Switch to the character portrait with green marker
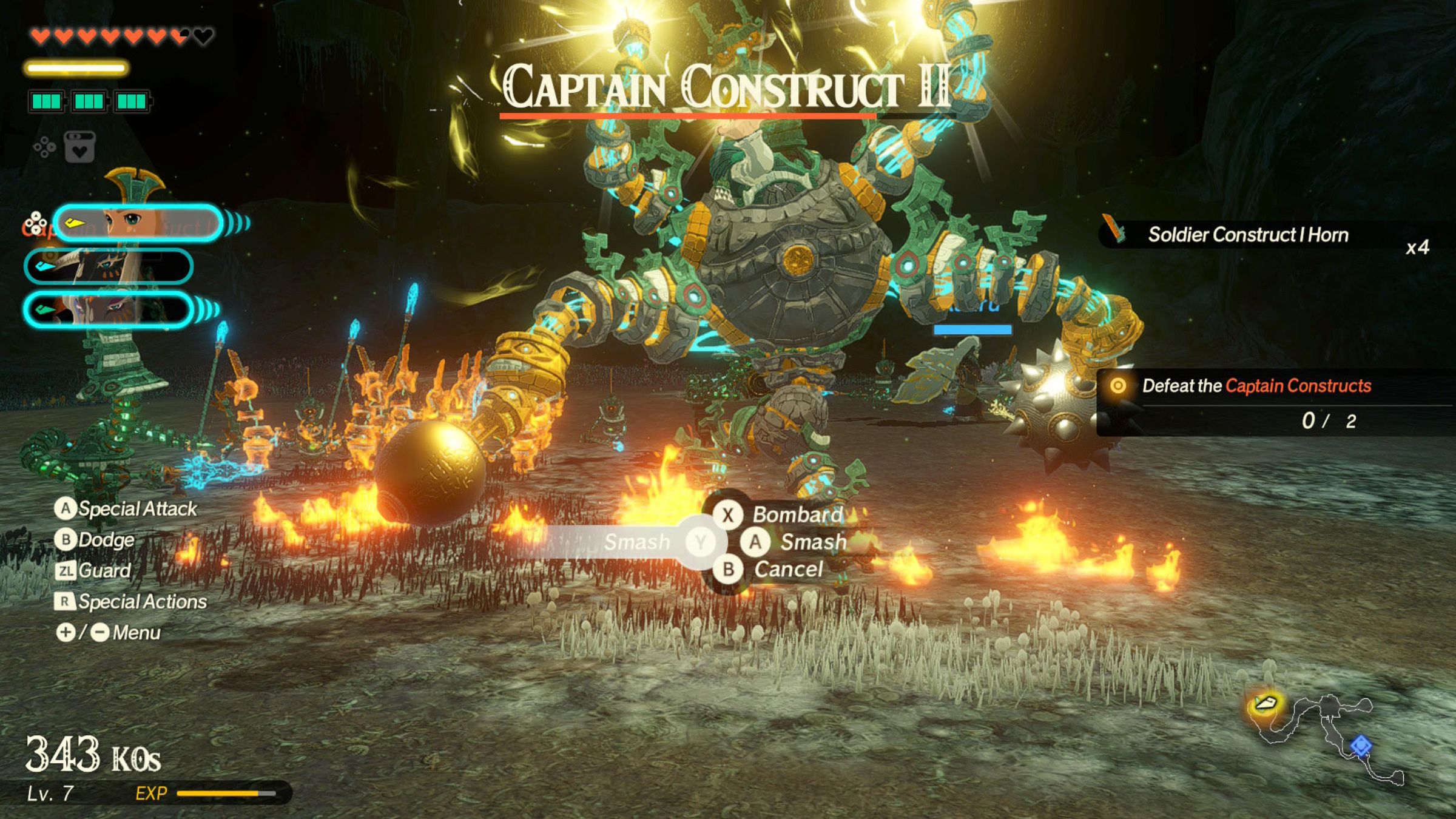Viewport: 1456px width, 819px height. [109, 309]
